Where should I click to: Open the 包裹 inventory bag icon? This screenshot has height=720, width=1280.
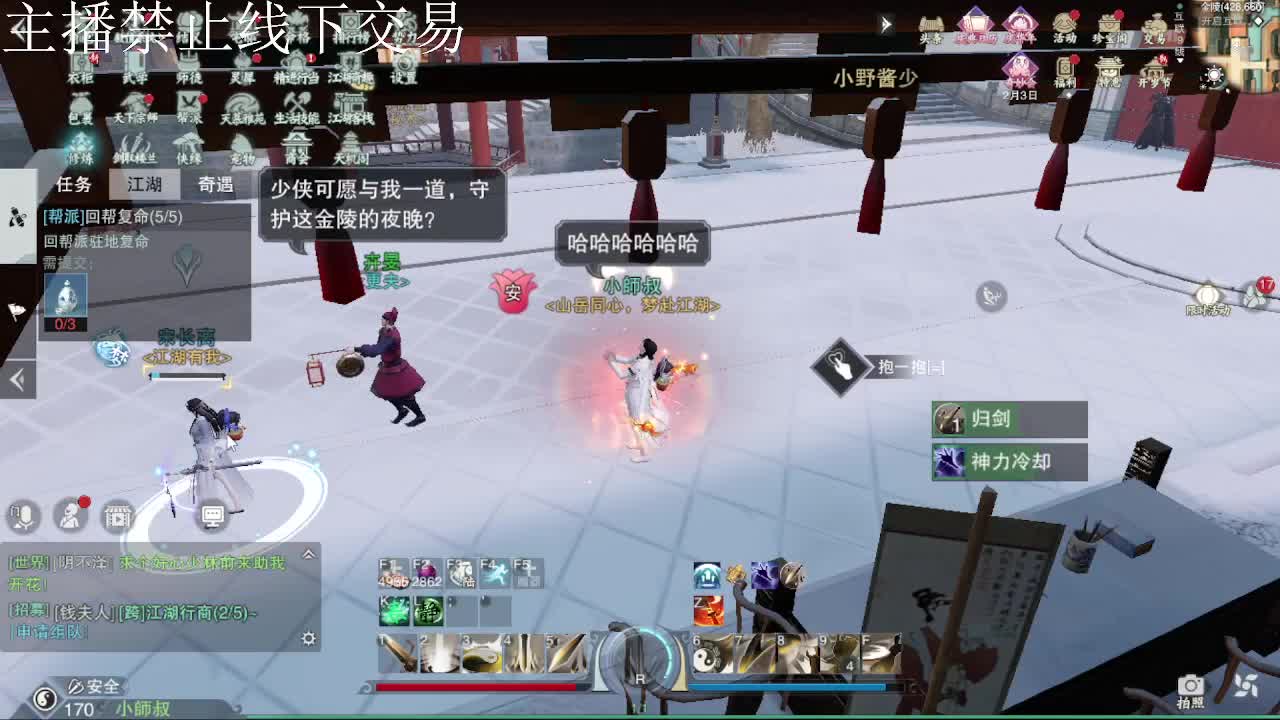tap(80, 103)
